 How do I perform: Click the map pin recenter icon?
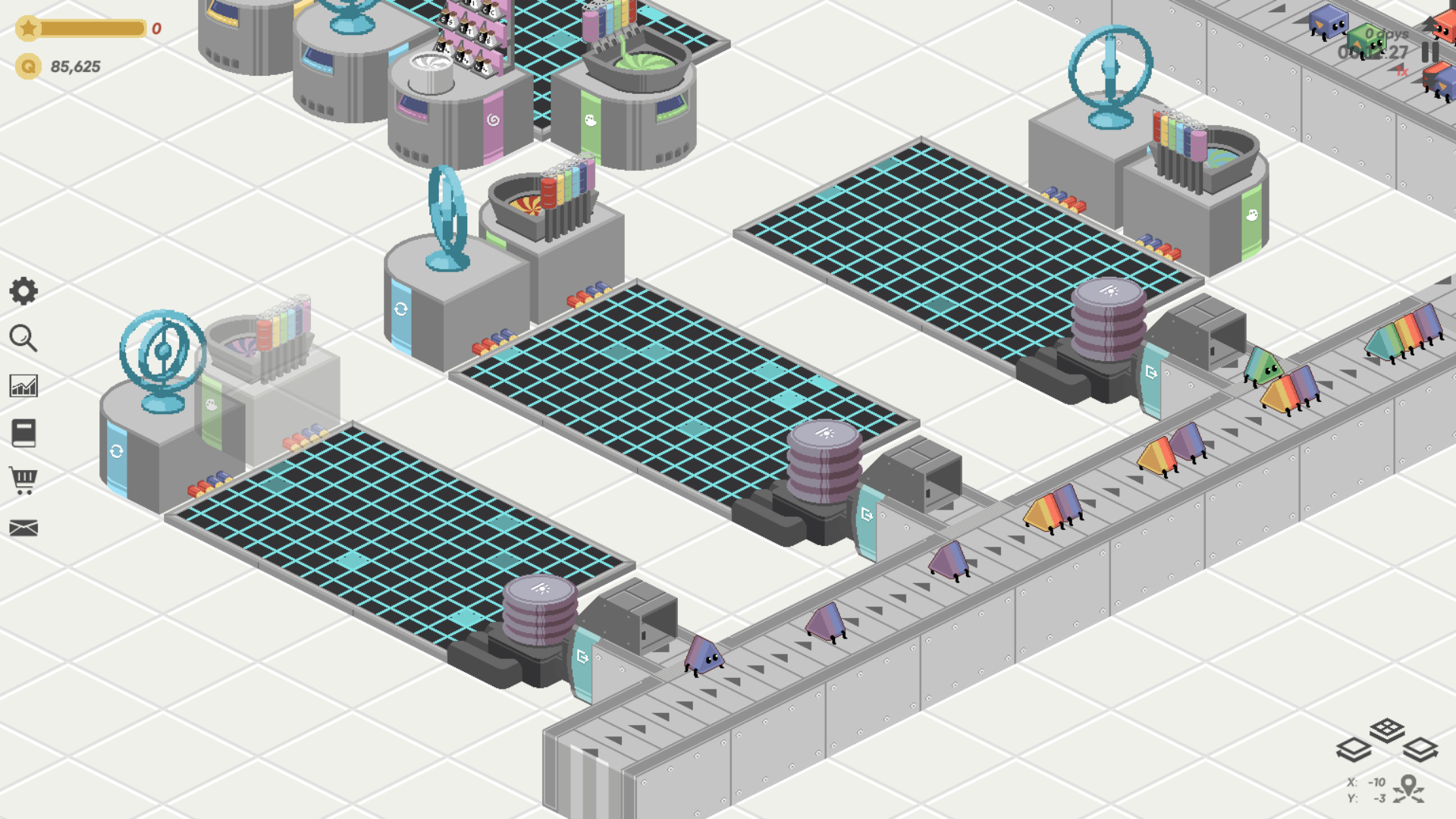coord(1408,788)
